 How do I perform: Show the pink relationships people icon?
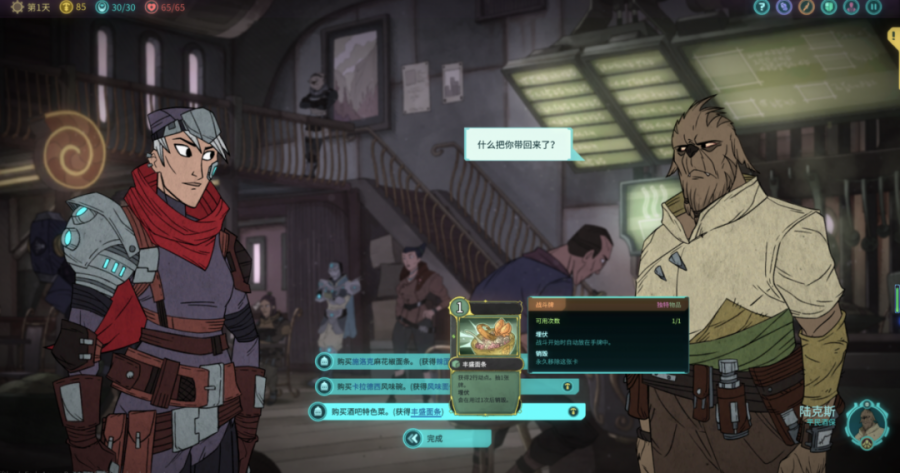[851, 8]
